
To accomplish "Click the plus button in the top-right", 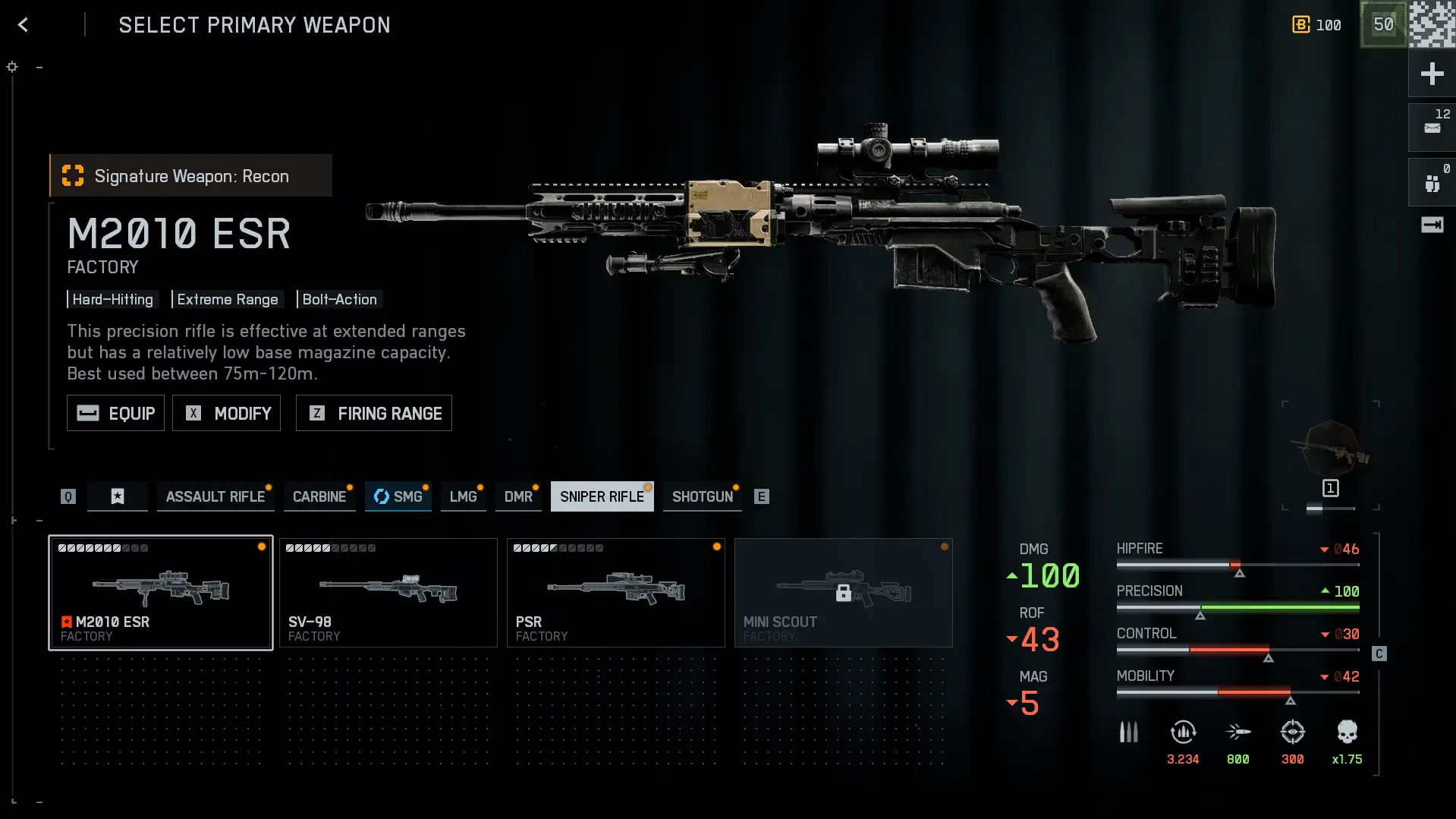I will [1432, 74].
